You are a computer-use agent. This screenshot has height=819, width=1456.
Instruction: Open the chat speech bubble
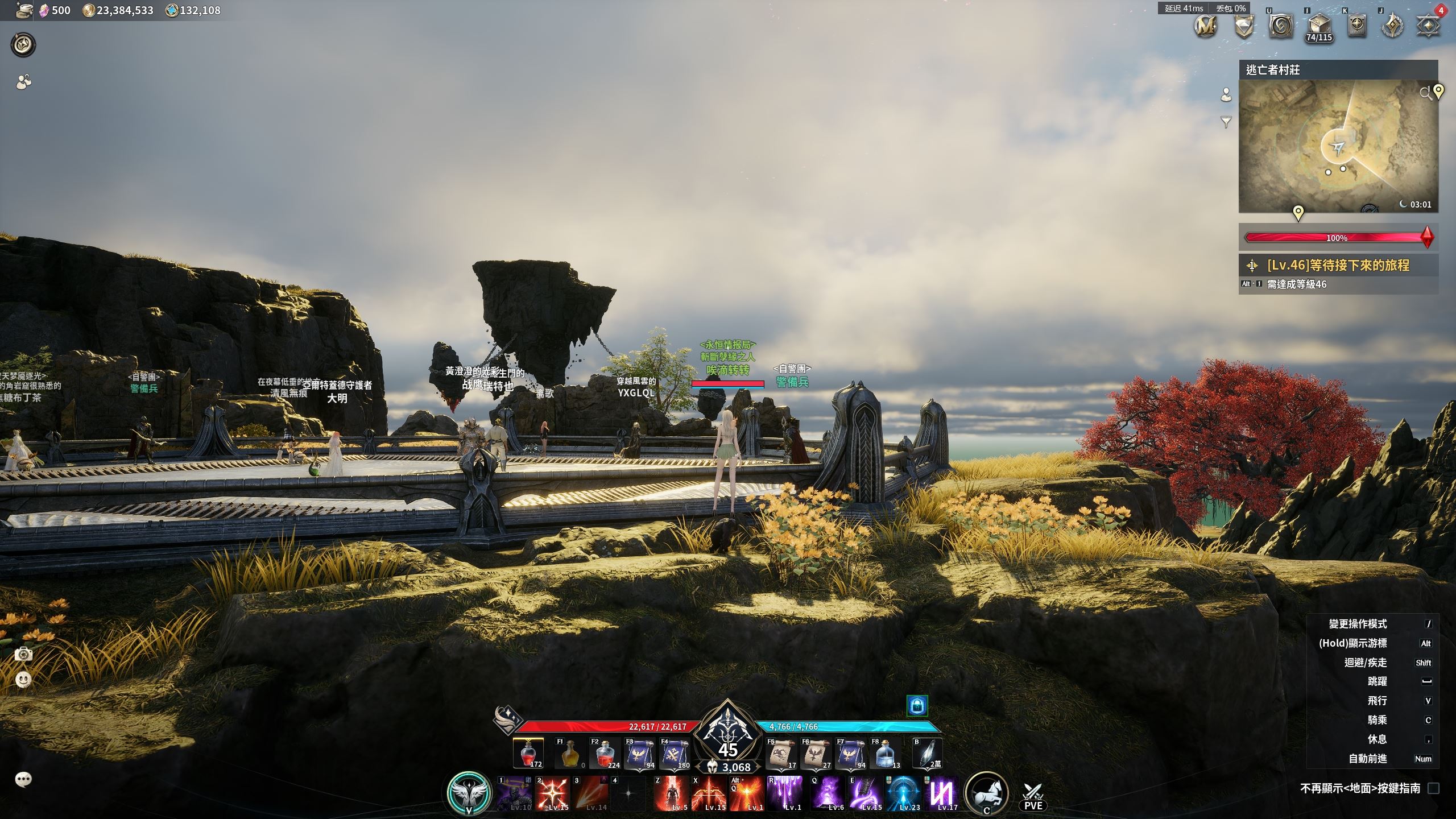pyautogui.click(x=23, y=779)
